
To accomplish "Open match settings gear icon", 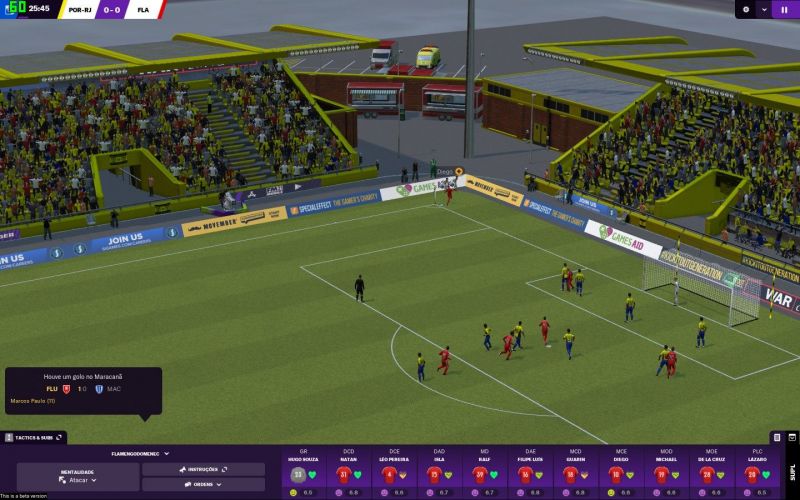I will tap(745, 9).
